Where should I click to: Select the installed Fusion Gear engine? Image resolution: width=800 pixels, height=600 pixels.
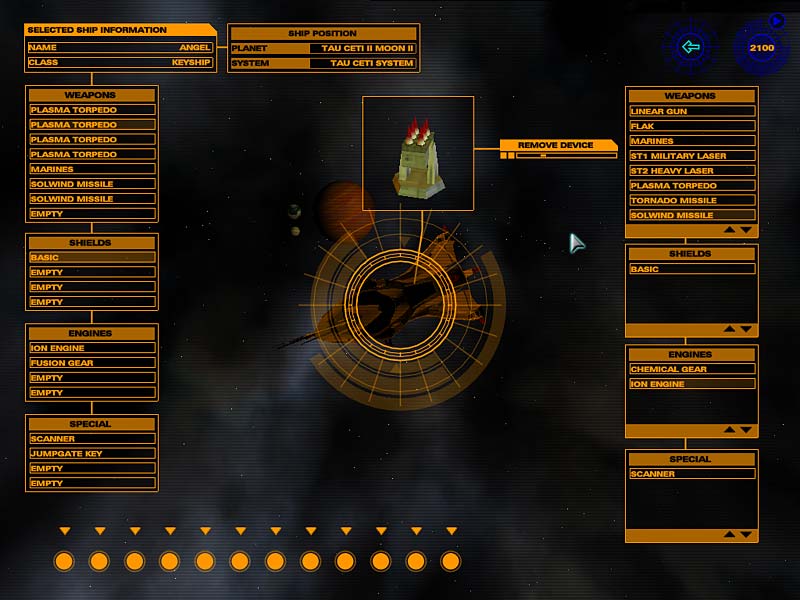click(92, 363)
